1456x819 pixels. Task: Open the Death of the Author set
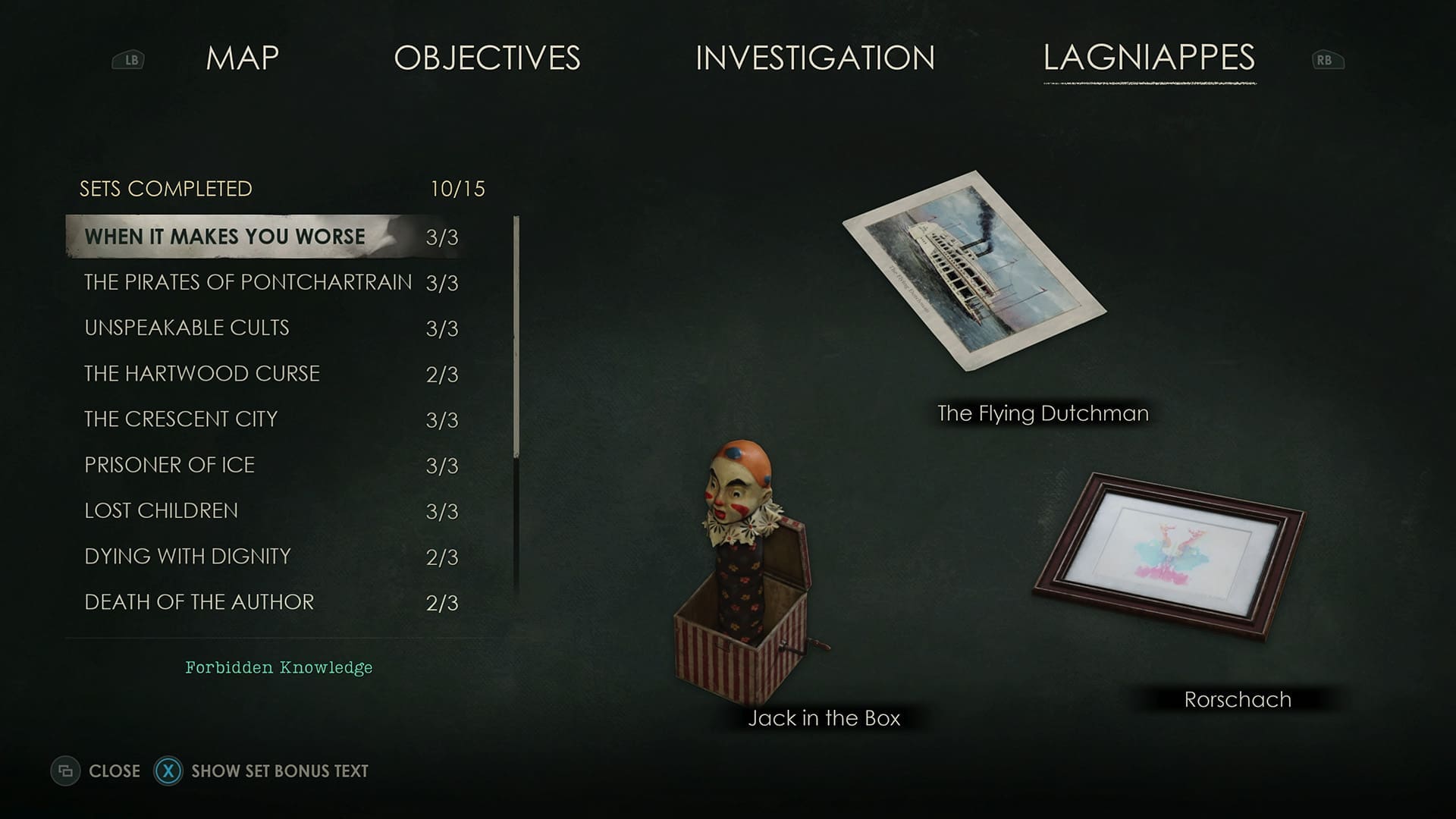point(199,602)
